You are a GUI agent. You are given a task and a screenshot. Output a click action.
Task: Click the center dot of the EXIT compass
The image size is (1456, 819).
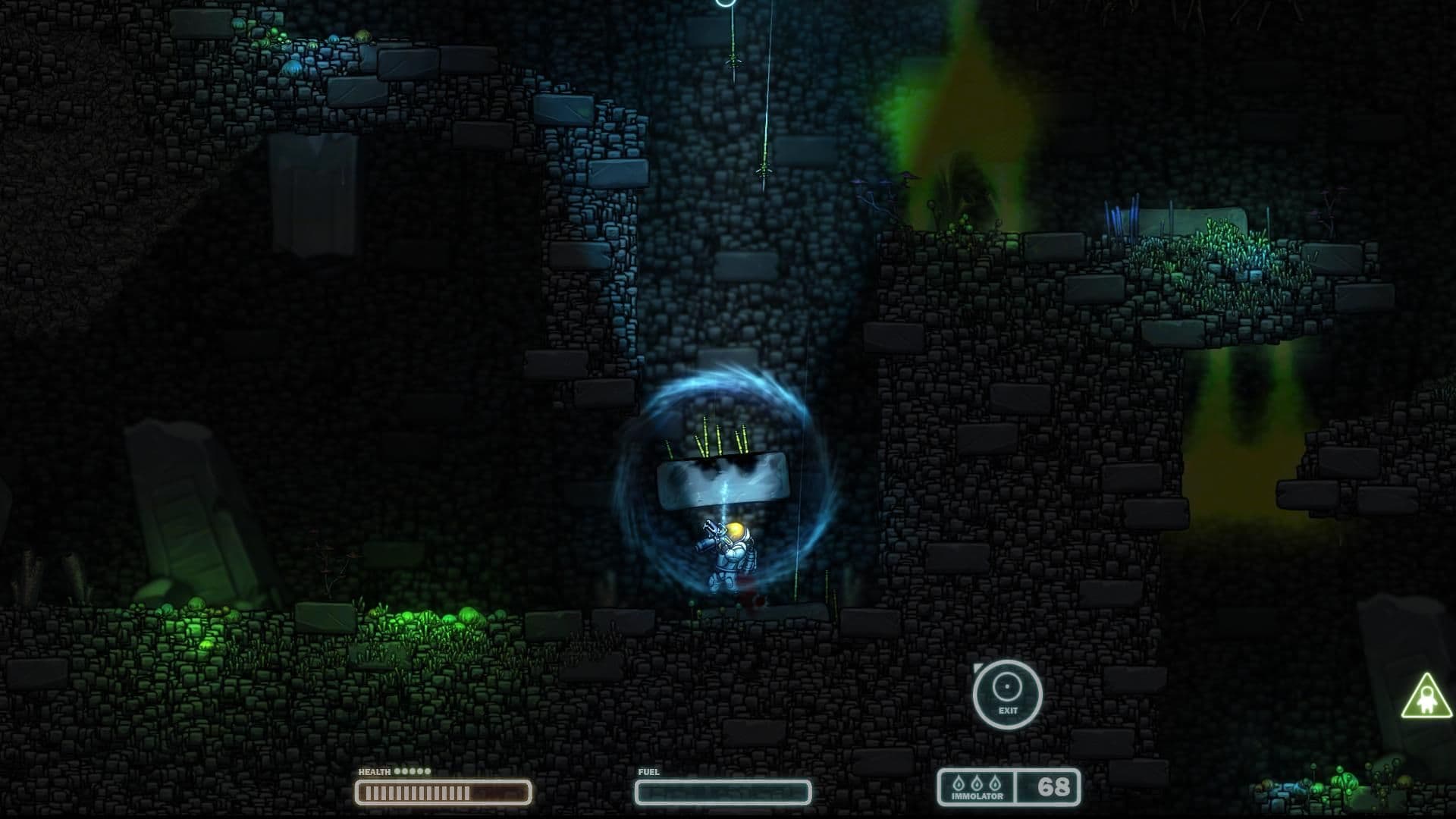tap(1009, 688)
